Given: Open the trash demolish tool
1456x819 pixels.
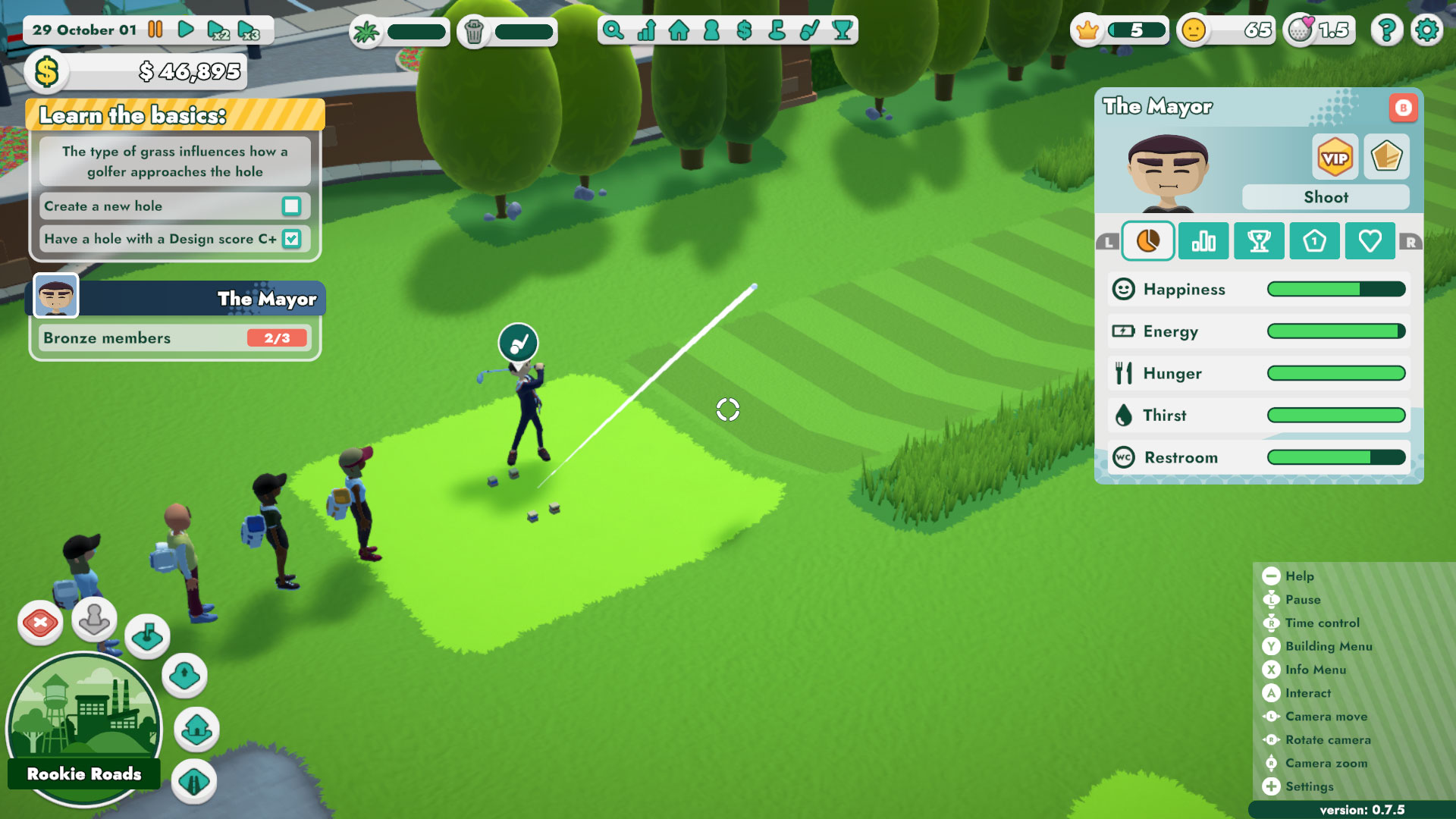Looking at the screenshot, I should click(x=474, y=30).
